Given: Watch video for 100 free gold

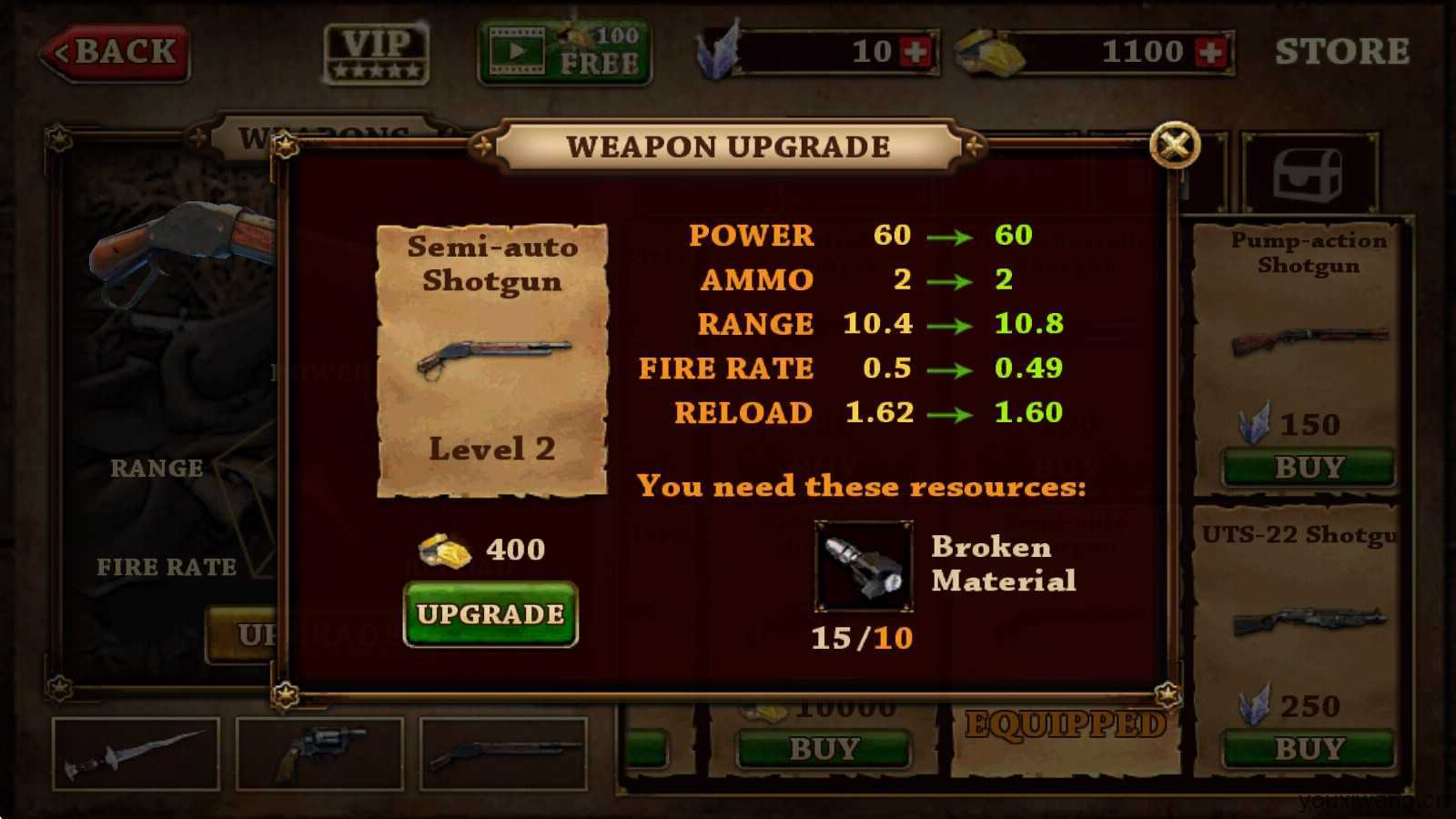Looking at the screenshot, I should pos(564,52).
